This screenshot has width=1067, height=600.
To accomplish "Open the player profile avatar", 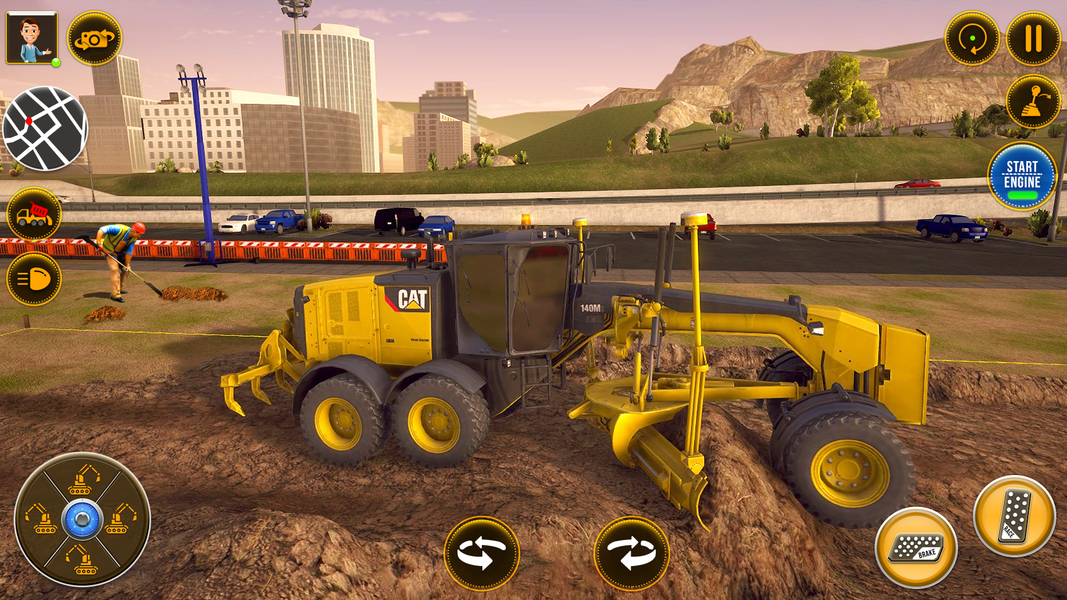I will (32, 38).
